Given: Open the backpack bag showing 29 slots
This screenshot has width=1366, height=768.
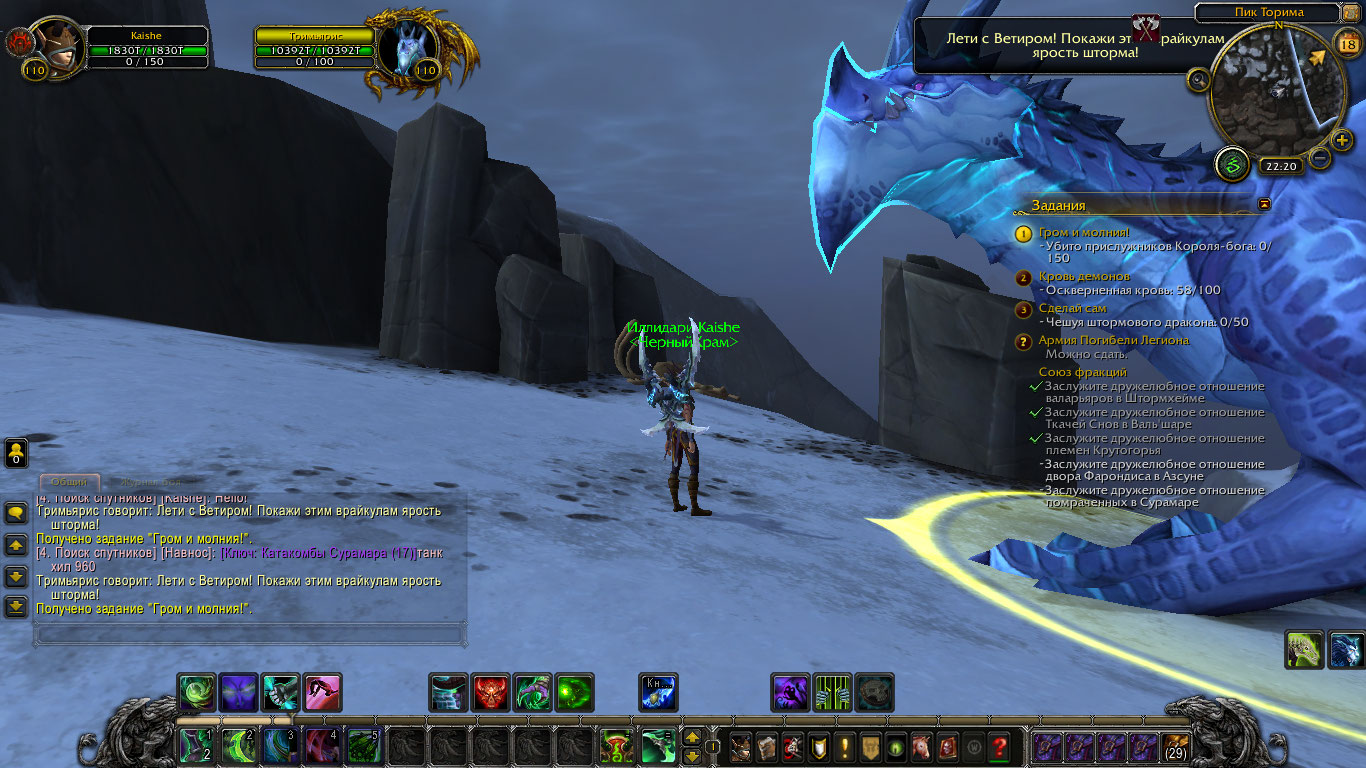Looking at the screenshot, I should point(1176,747).
